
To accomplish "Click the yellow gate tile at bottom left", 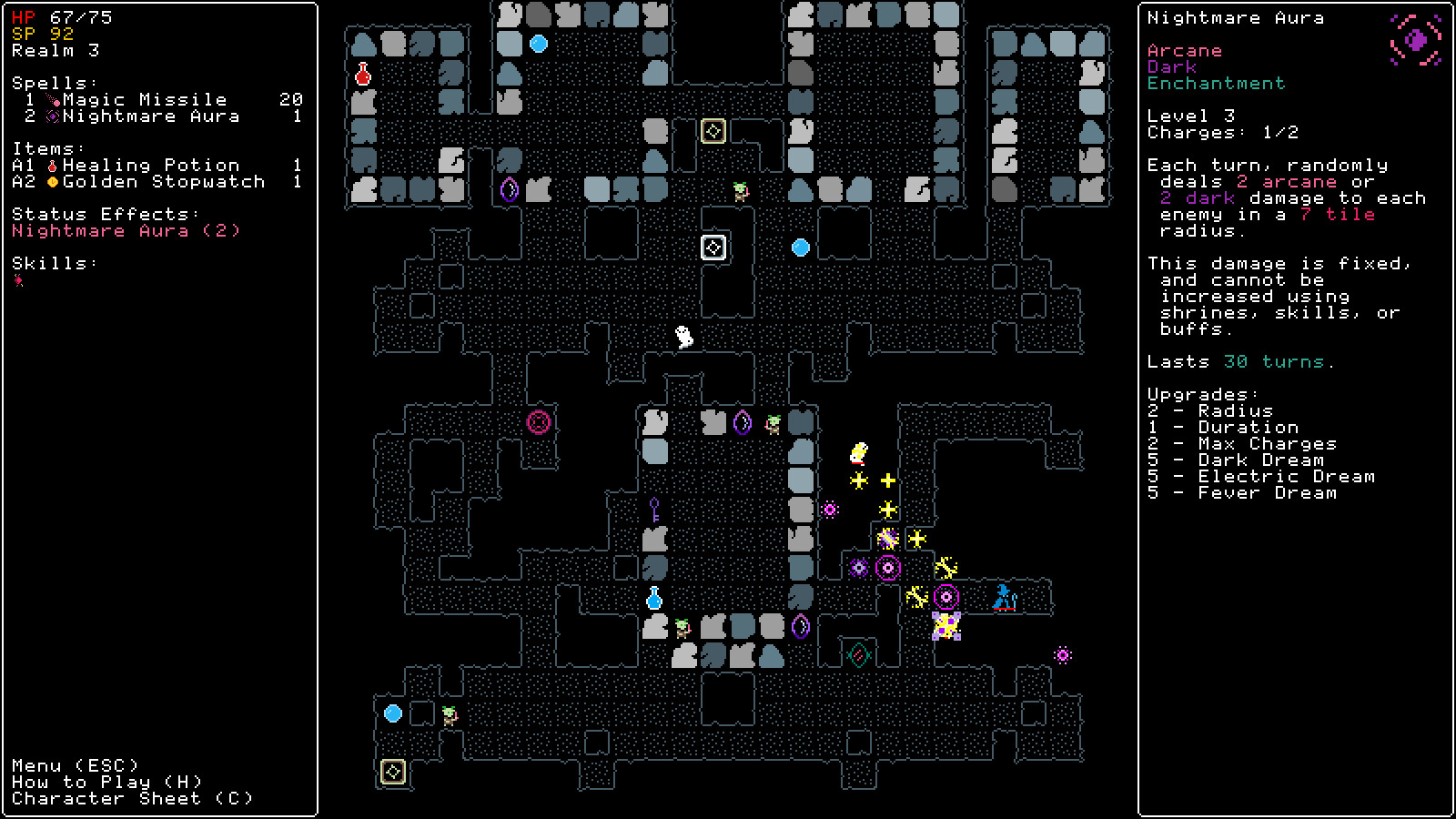I will pyautogui.click(x=391, y=772).
